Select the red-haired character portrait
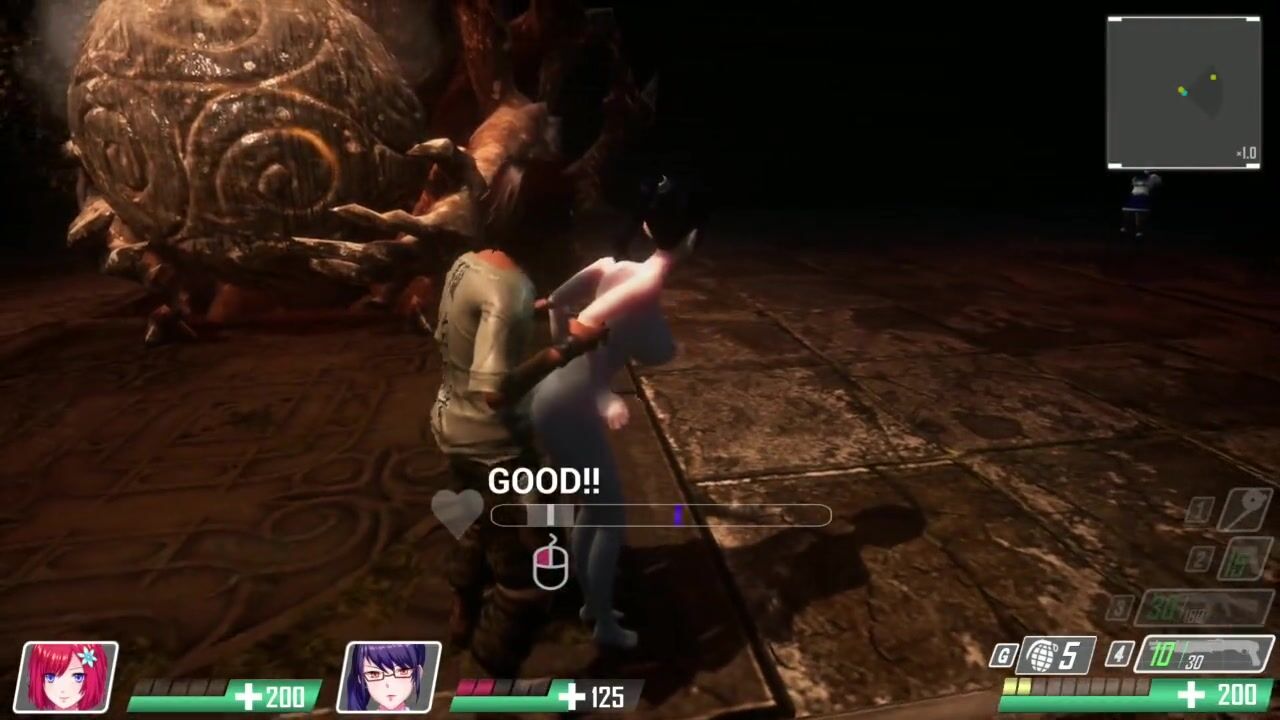This screenshot has height=720, width=1280. [x=68, y=677]
